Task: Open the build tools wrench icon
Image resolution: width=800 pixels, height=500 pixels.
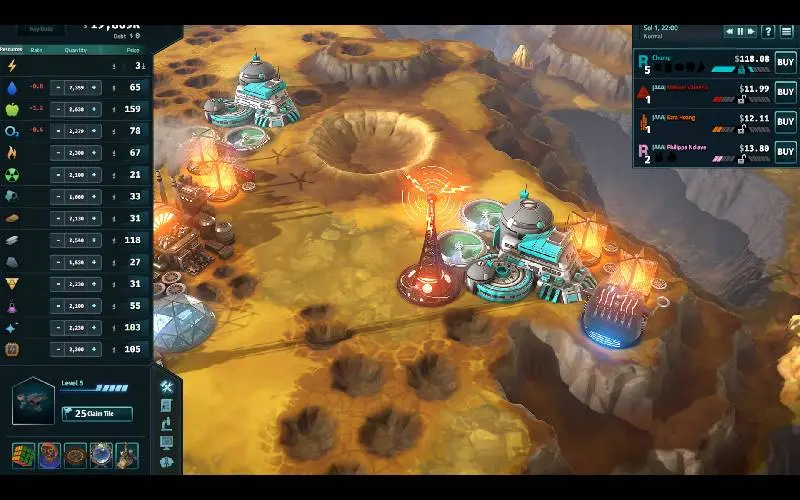Action: pyautogui.click(x=166, y=388)
